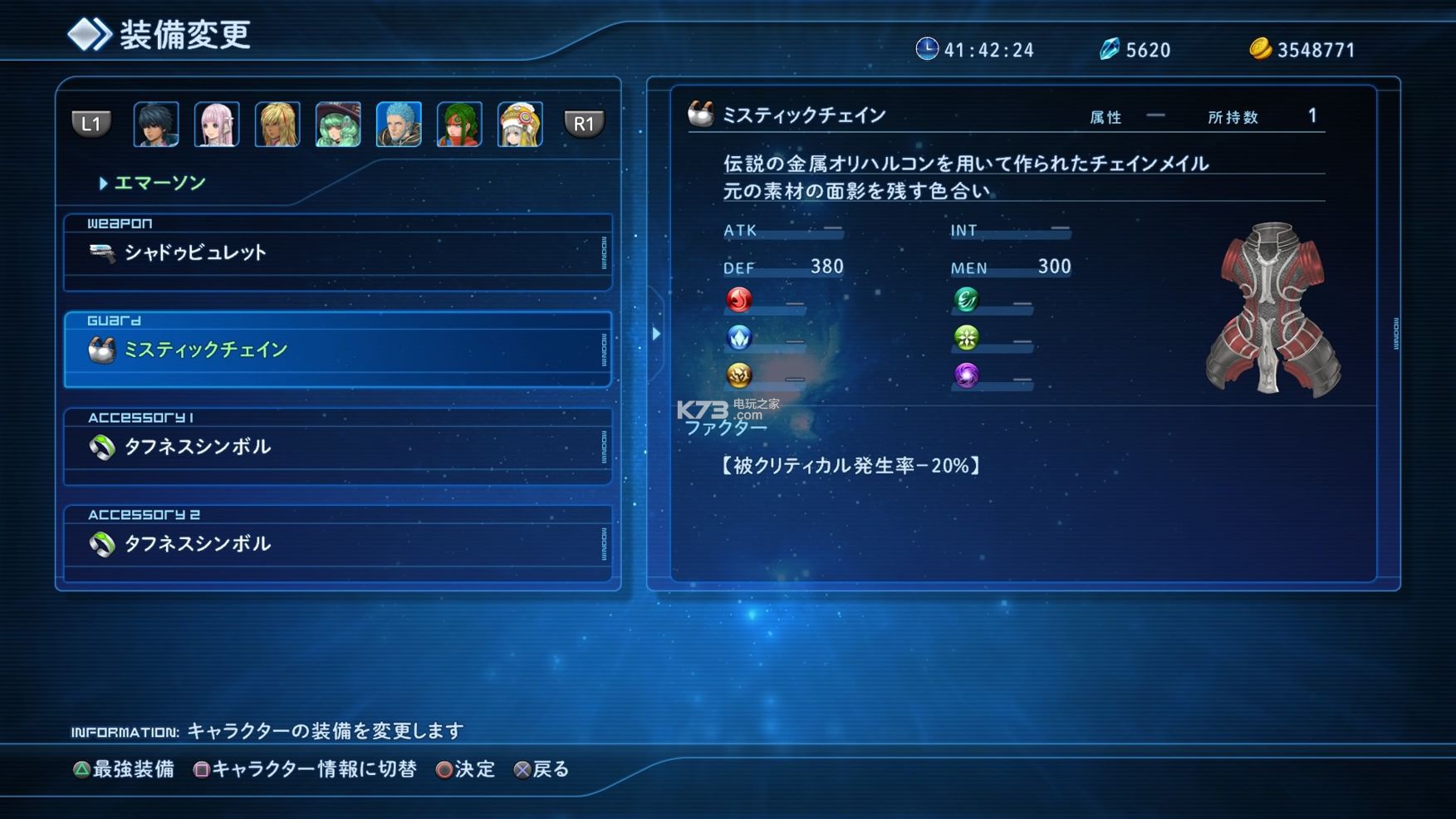
Task: Open the Weapon slot with シャドゥビュレット
Action: 337,253
